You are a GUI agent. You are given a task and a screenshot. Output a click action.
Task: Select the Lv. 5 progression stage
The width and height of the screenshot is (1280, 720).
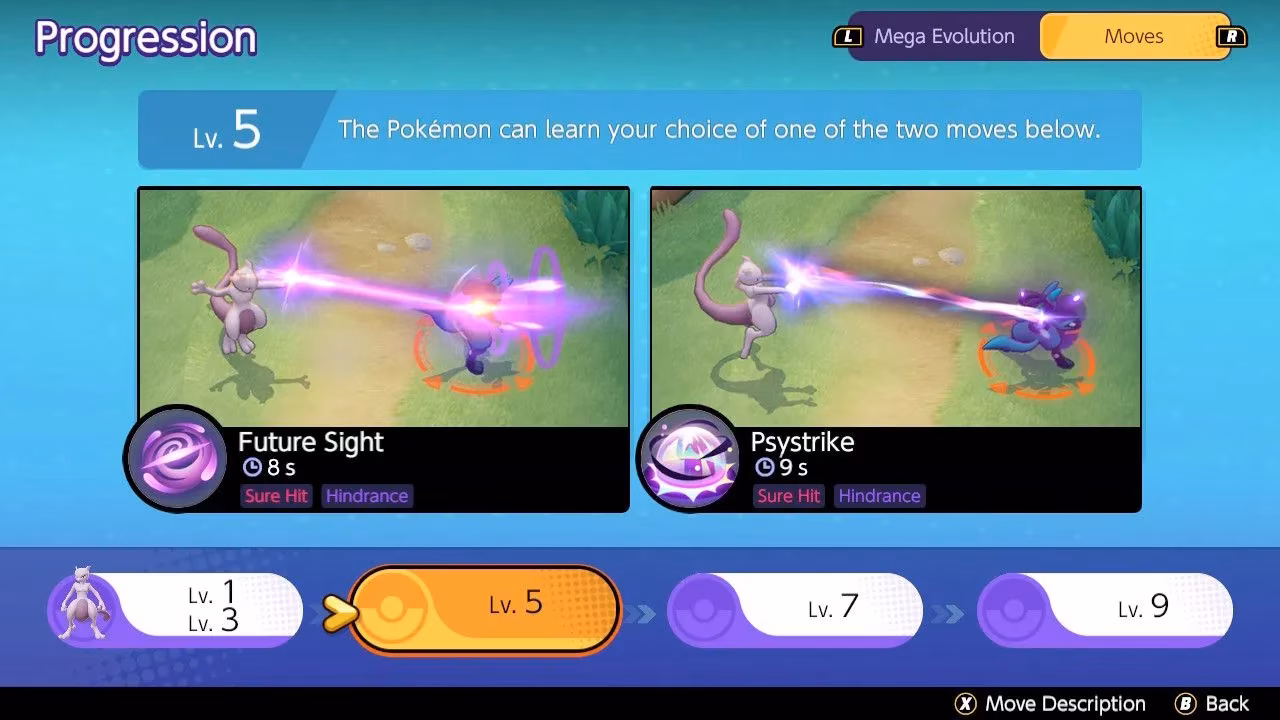(x=492, y=602)
